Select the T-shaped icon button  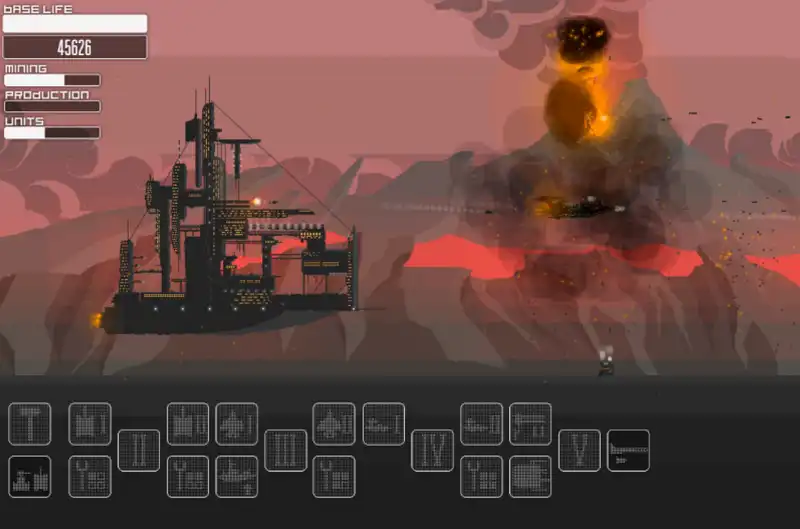(29, 424)
